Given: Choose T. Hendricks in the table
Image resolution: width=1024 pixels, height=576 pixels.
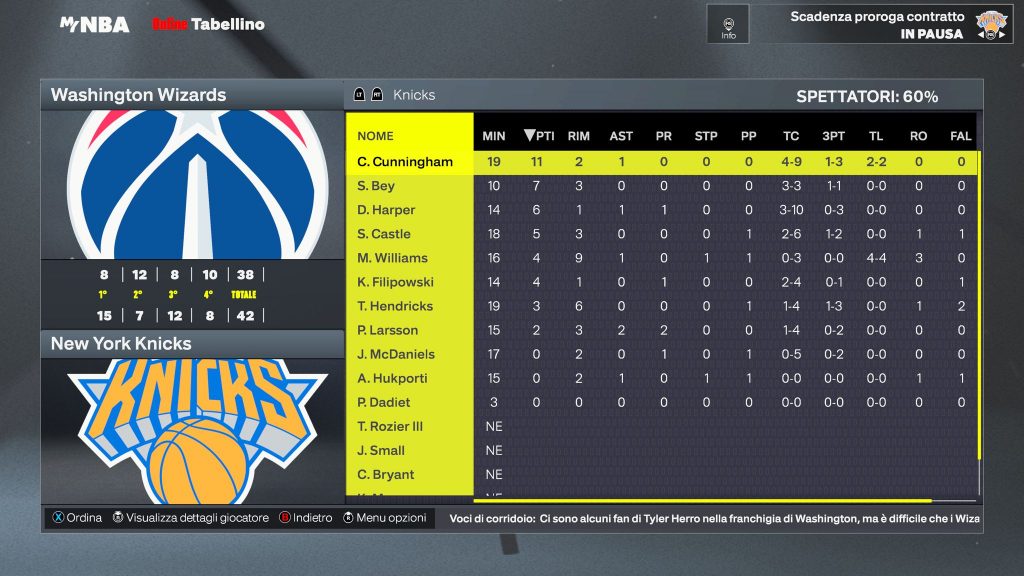Looking at the screenshot, I should 394,306.
